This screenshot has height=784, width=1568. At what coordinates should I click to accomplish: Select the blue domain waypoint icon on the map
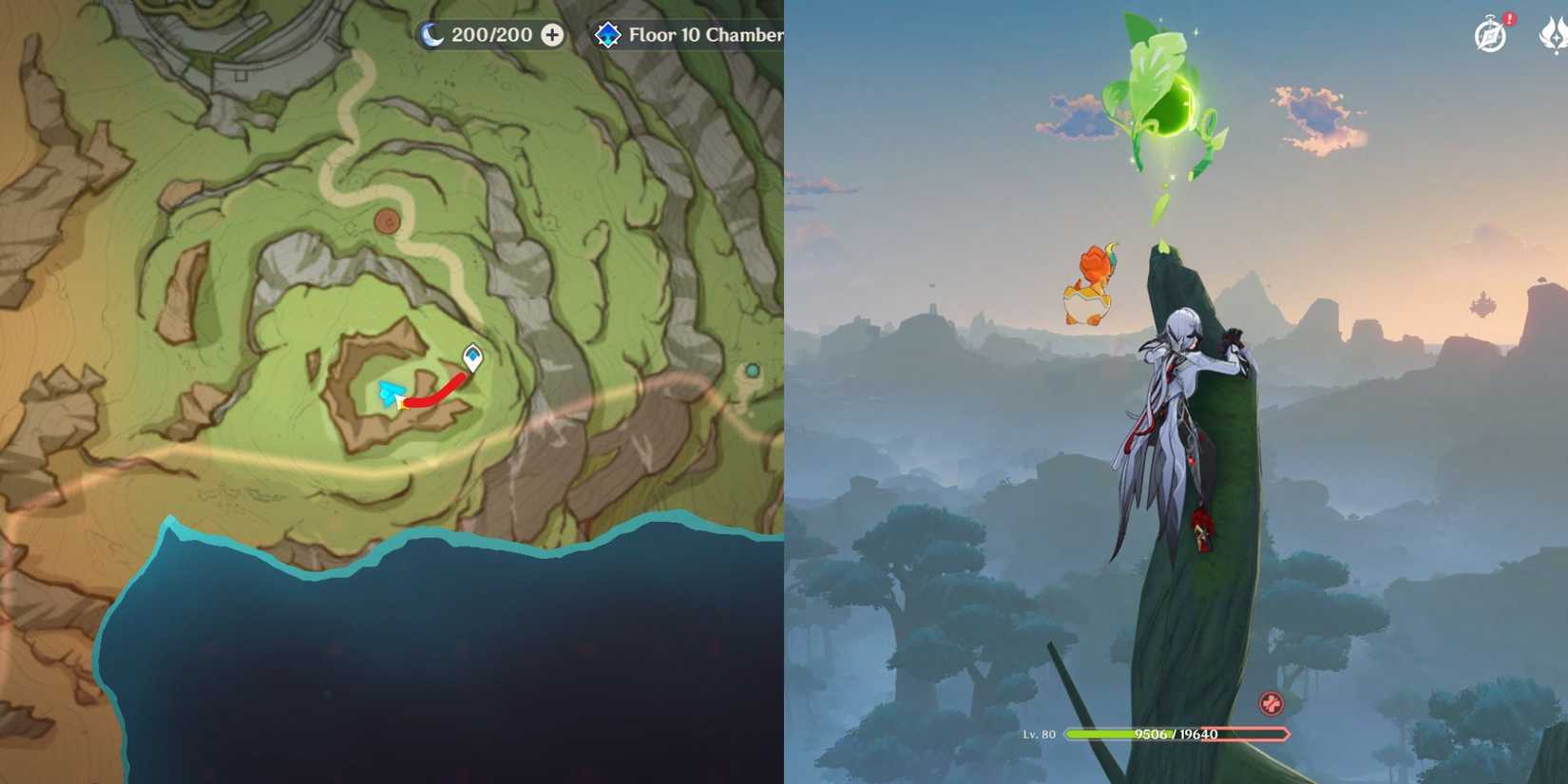coord(473,358)
